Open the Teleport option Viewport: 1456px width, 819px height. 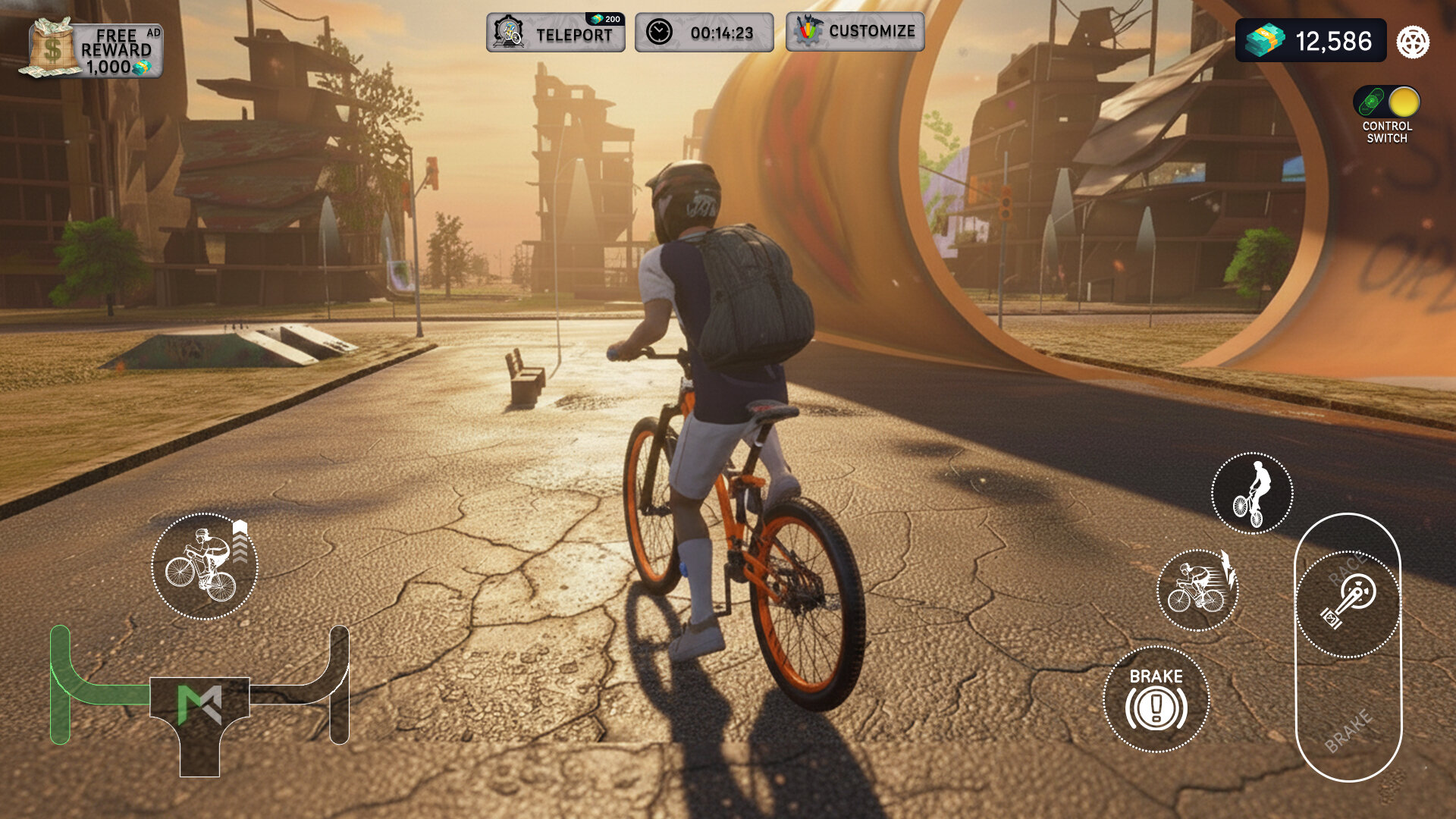pos(556,33)
